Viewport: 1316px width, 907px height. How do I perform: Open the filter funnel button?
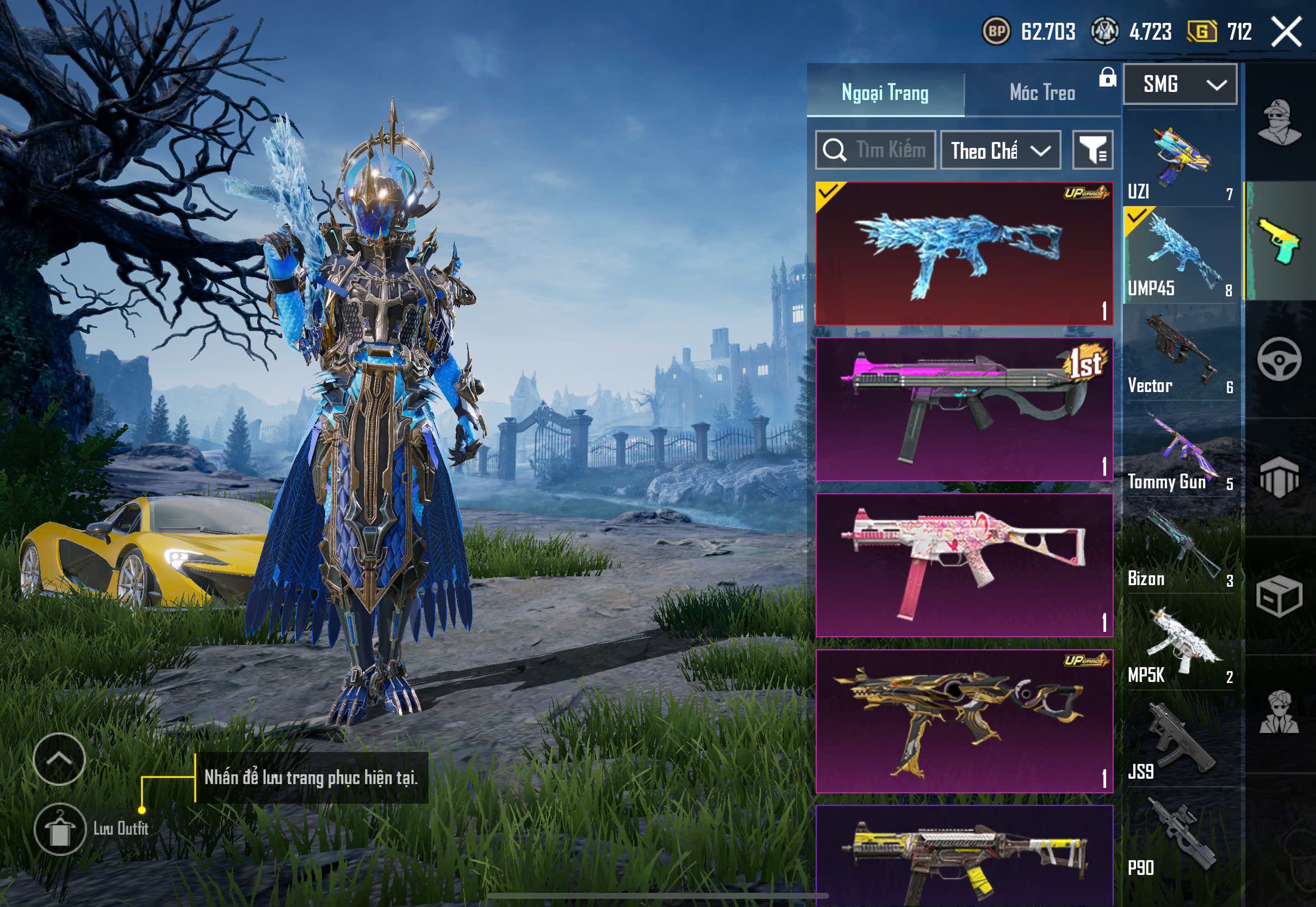(x=1092, y=151)
